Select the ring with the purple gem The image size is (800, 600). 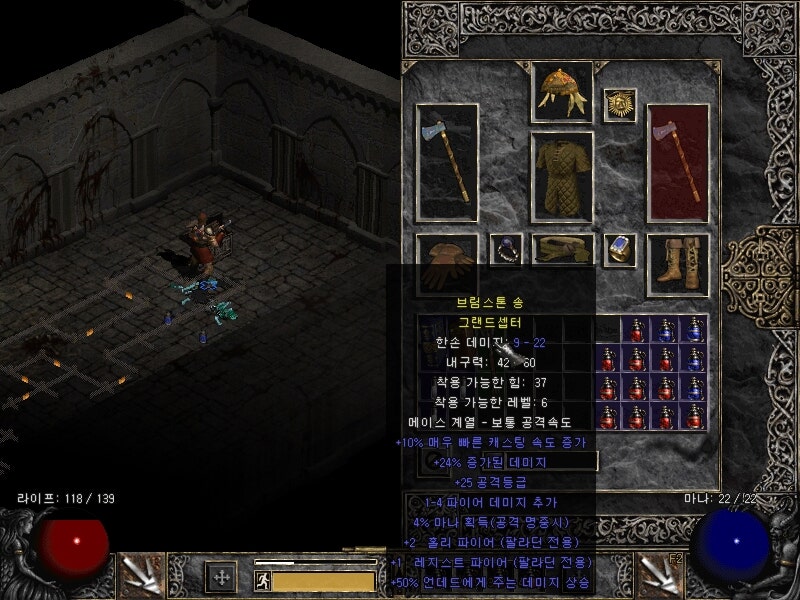[x=505, y=250]
